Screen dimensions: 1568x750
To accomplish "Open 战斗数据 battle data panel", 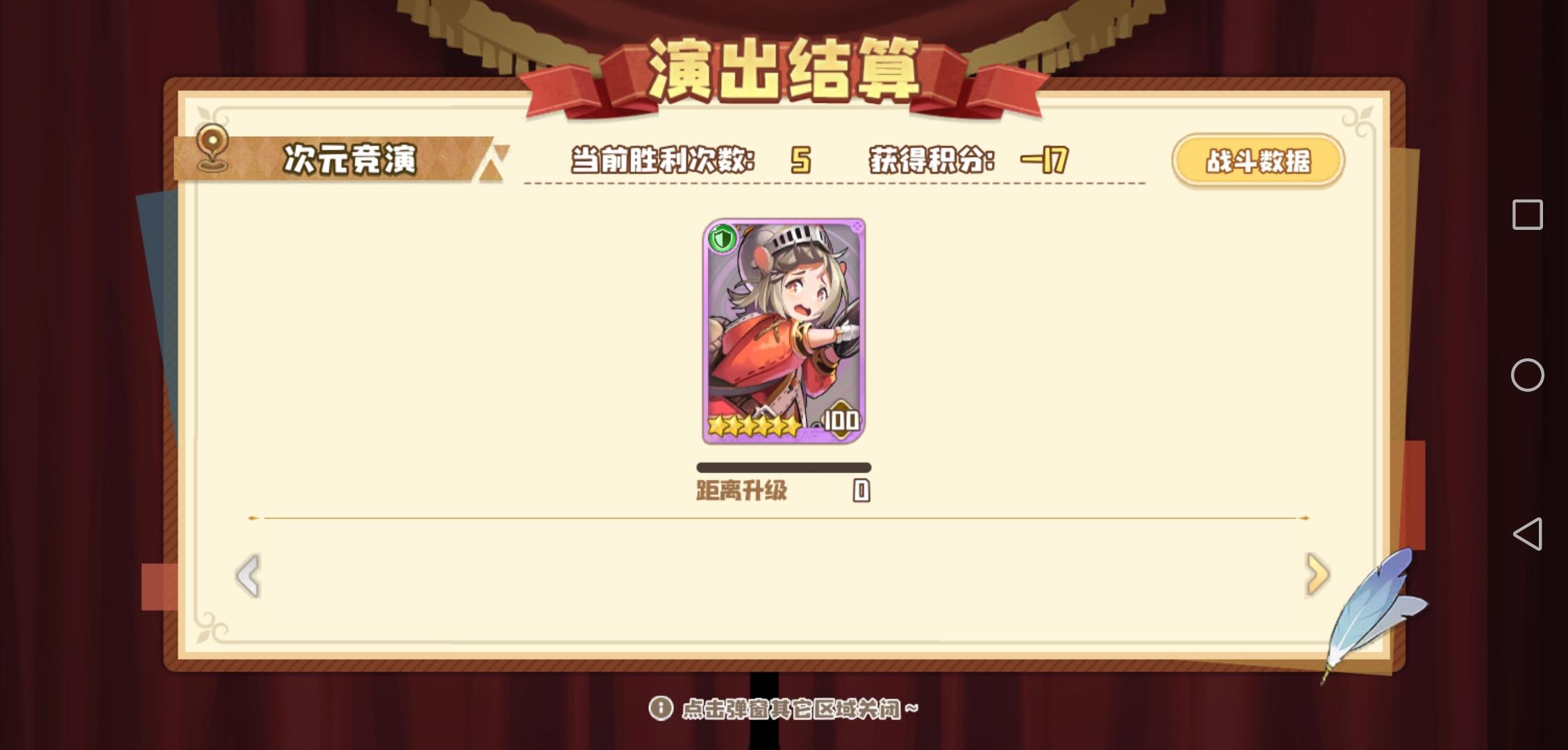I will (x=1259, y=160).
